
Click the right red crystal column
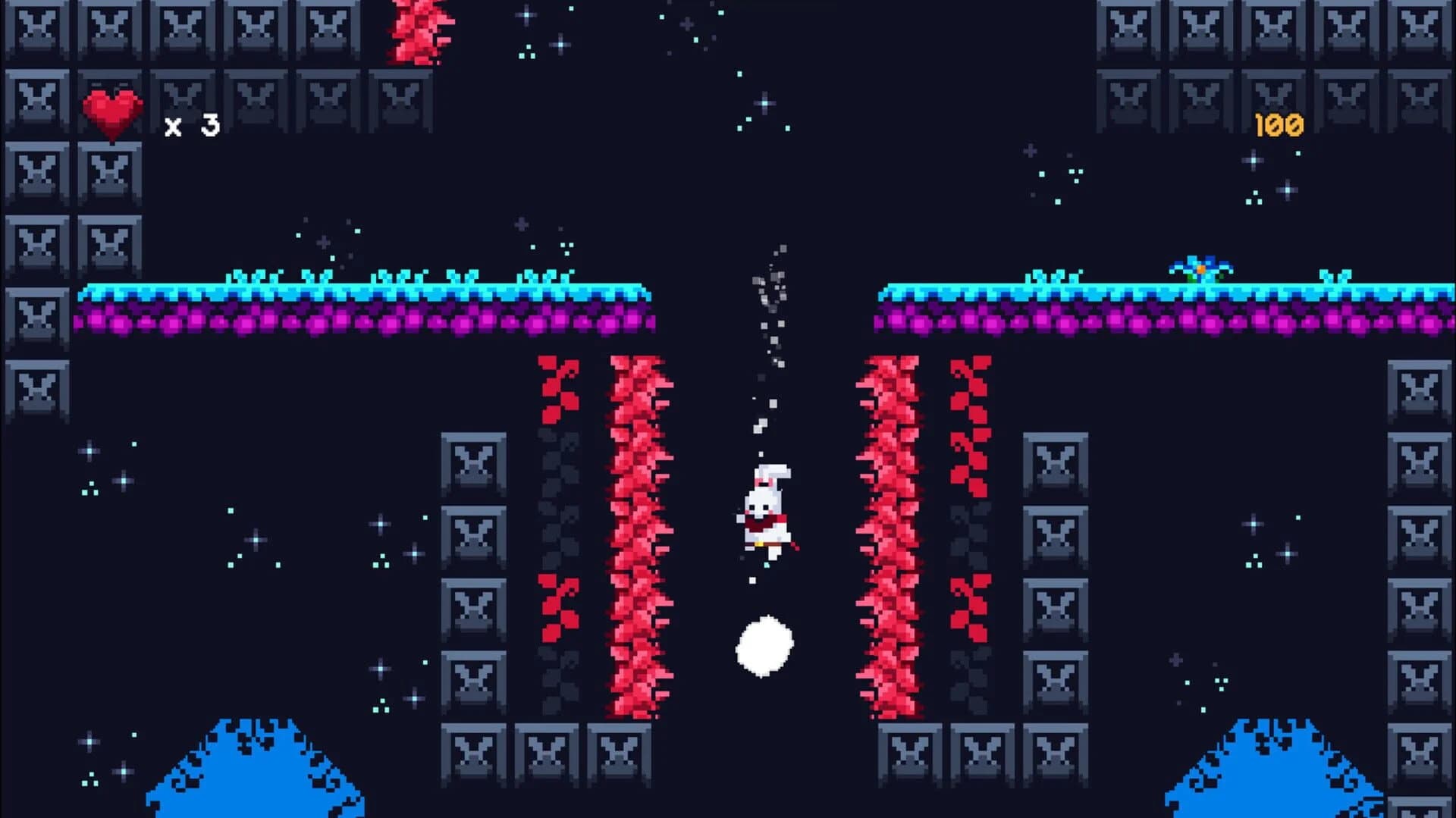click(x=891, y=531)
